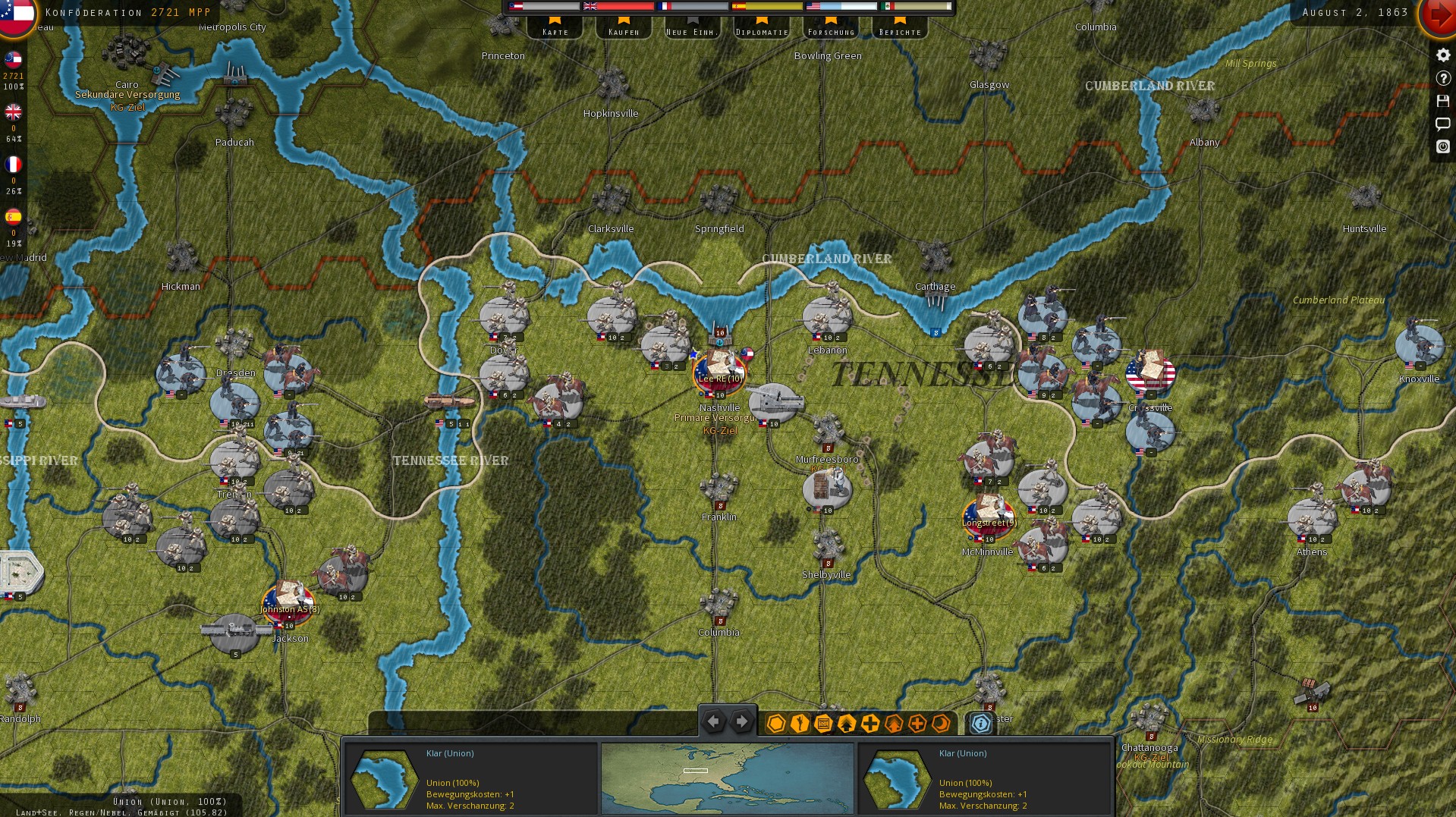The width and height of the screenshot is (1456, 817).
Task: Click the minimap at bottom center
Action: [x=727, y=779]
